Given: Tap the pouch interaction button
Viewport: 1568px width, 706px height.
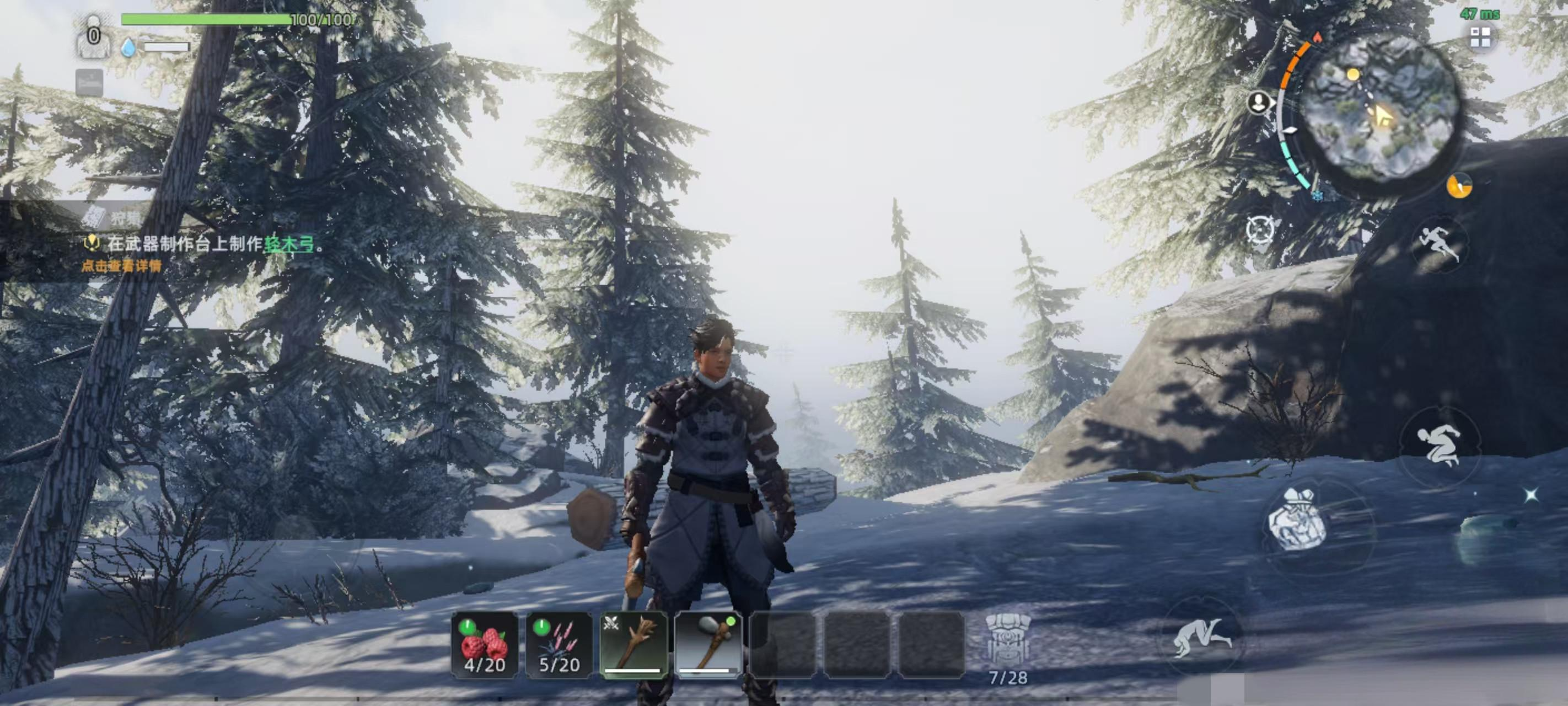Looking at the screenshot, I should (x=1297, y=519).
